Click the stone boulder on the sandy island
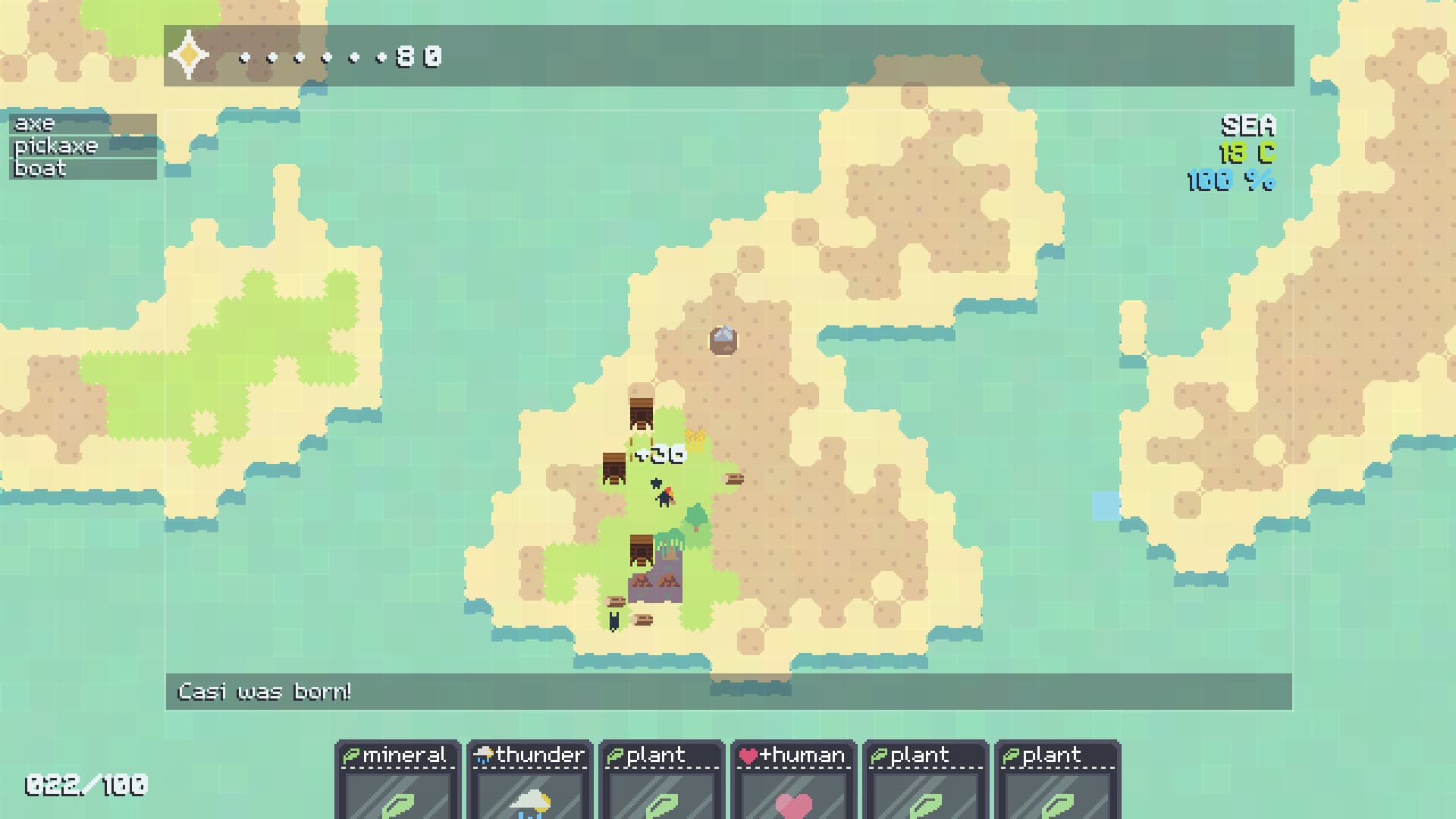The image size is (1456, 819). tap(723, 339)
